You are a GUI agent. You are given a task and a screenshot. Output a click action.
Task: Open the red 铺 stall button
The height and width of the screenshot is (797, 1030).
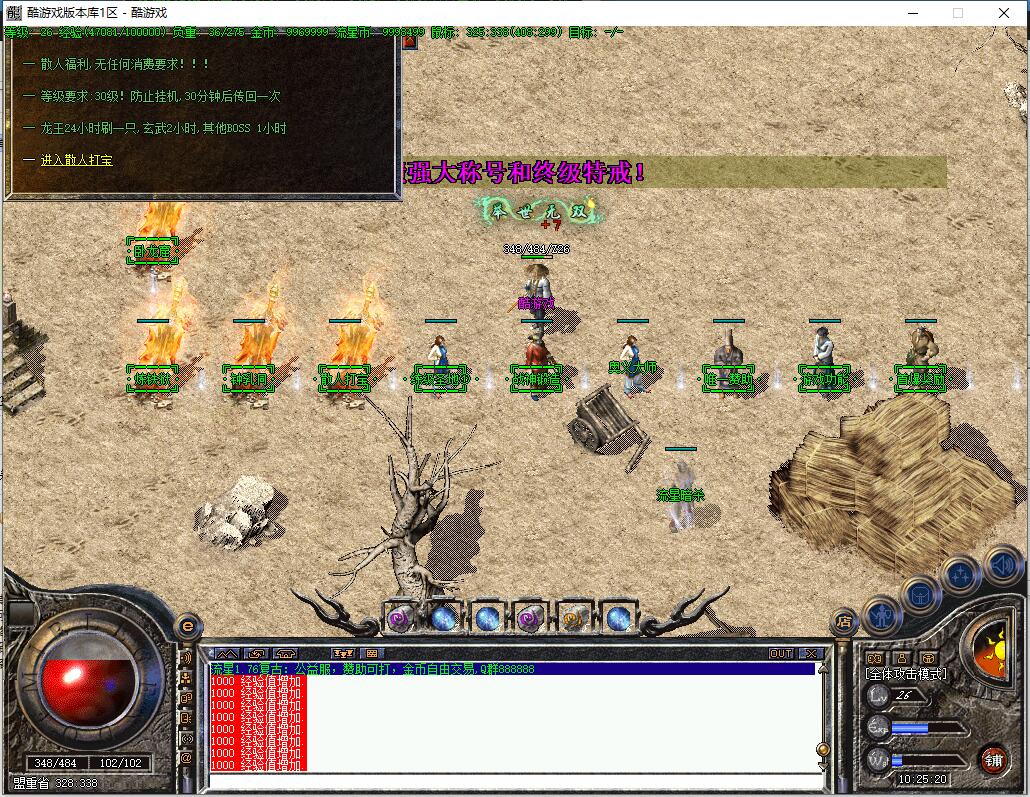coord(992,758)
